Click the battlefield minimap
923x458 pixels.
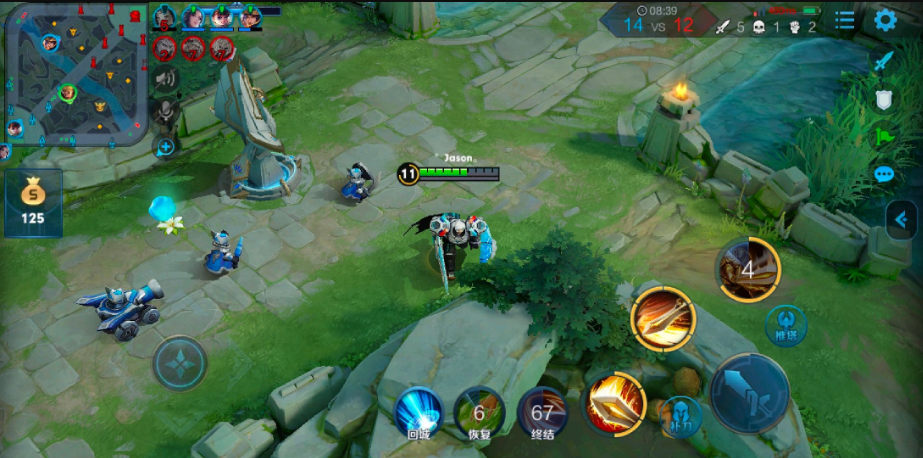[x=75, y=74]
